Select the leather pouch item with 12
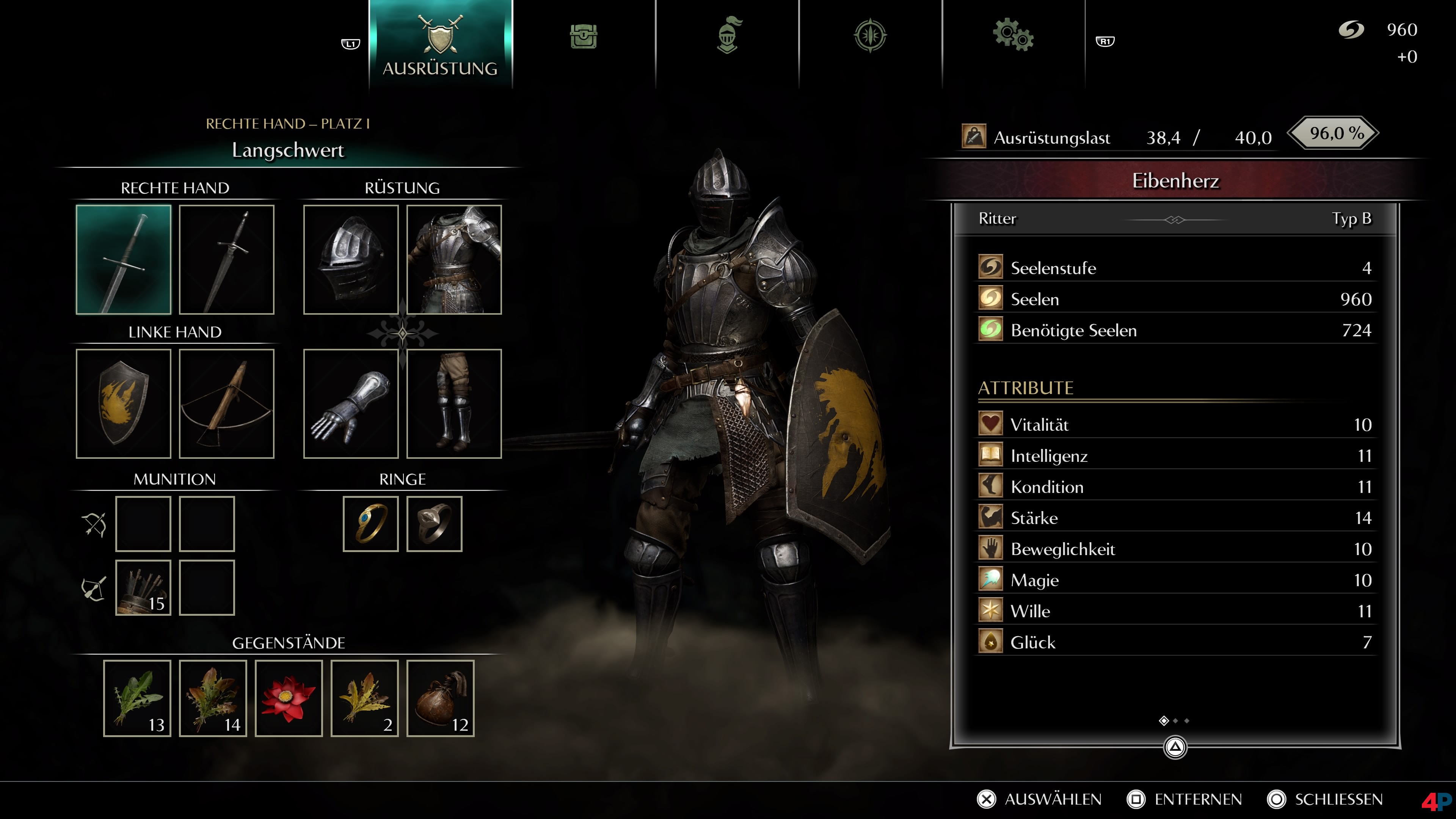Image resolution: width=1456 pixels, height=819 pixels. [440, 698]
